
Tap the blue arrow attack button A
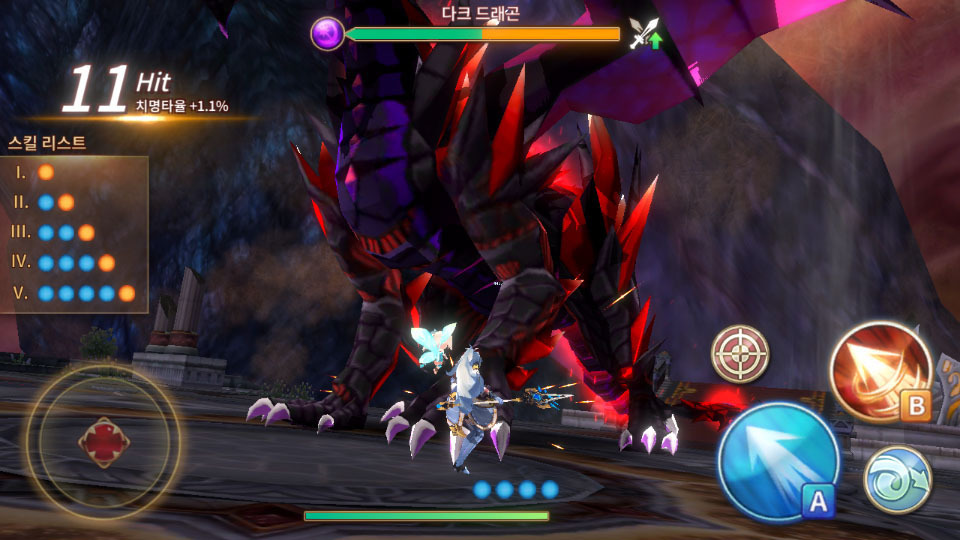[777, 461]
